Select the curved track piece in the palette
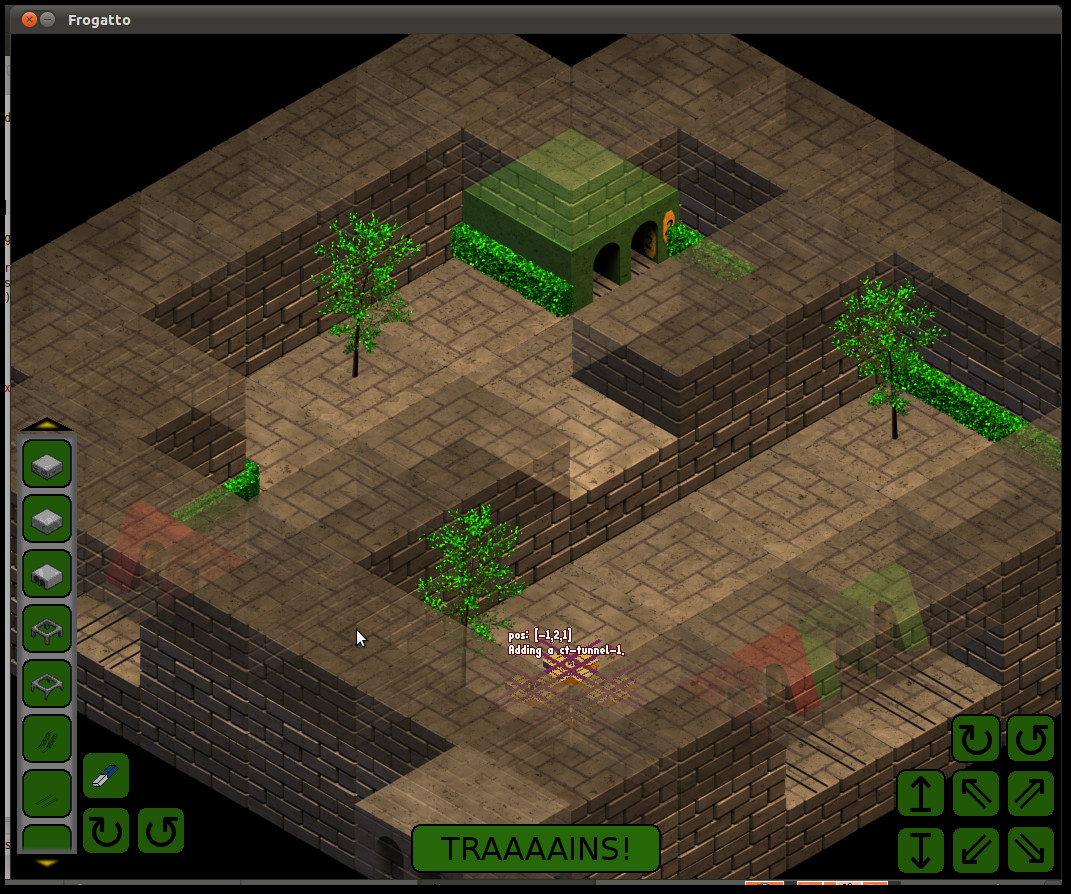The image size is (1071, 894). pos(47,739)
